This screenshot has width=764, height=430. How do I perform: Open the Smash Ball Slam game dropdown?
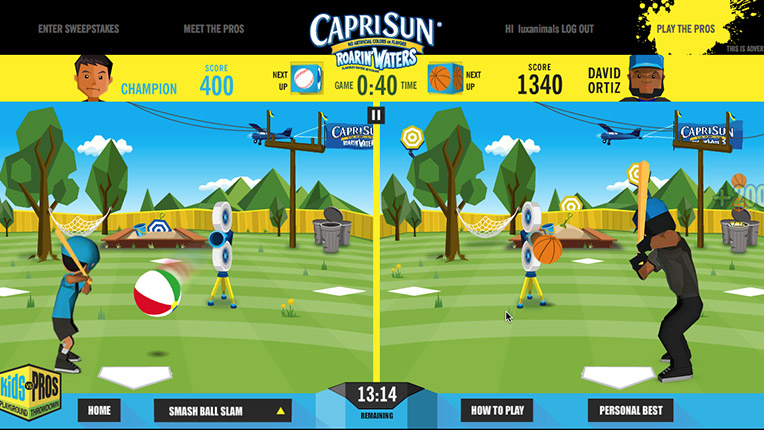[222, 410]
